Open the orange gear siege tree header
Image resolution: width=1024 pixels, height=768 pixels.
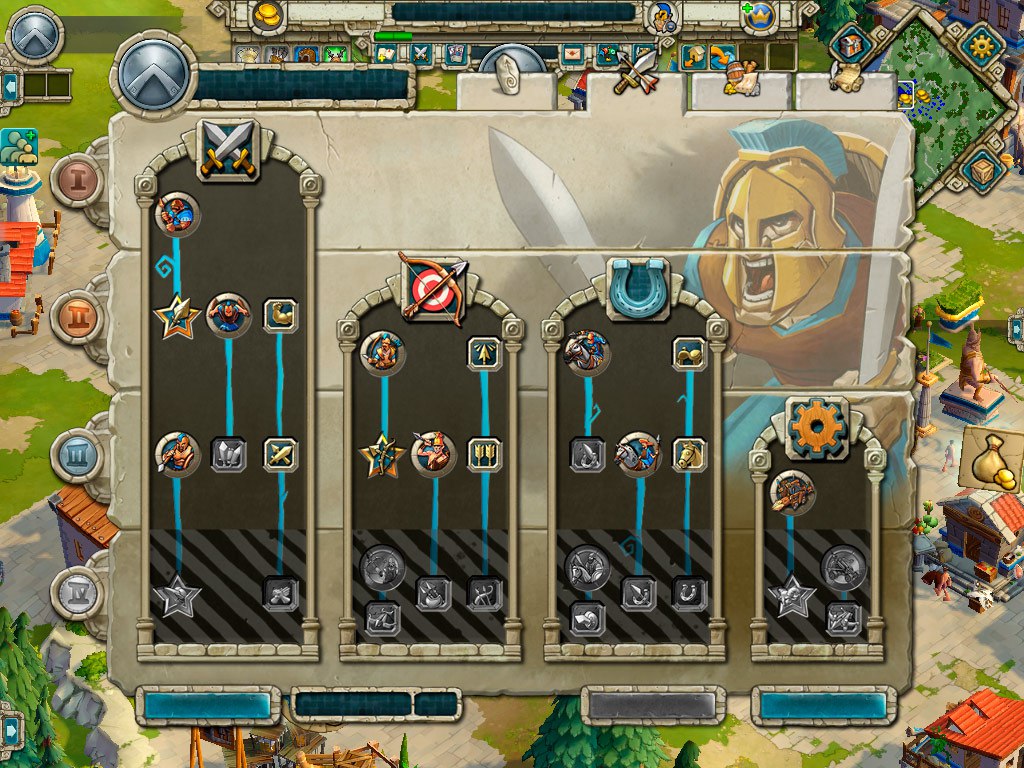point(816,428)
